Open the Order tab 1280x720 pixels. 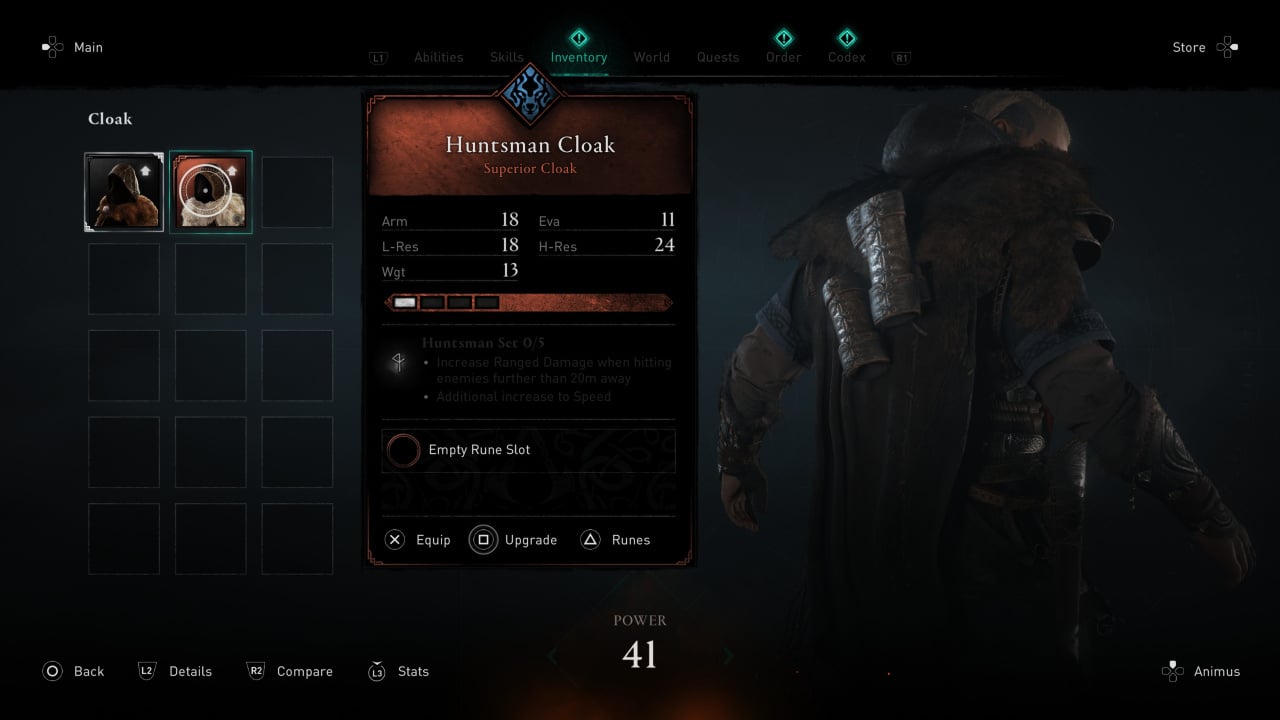(783, 58)
